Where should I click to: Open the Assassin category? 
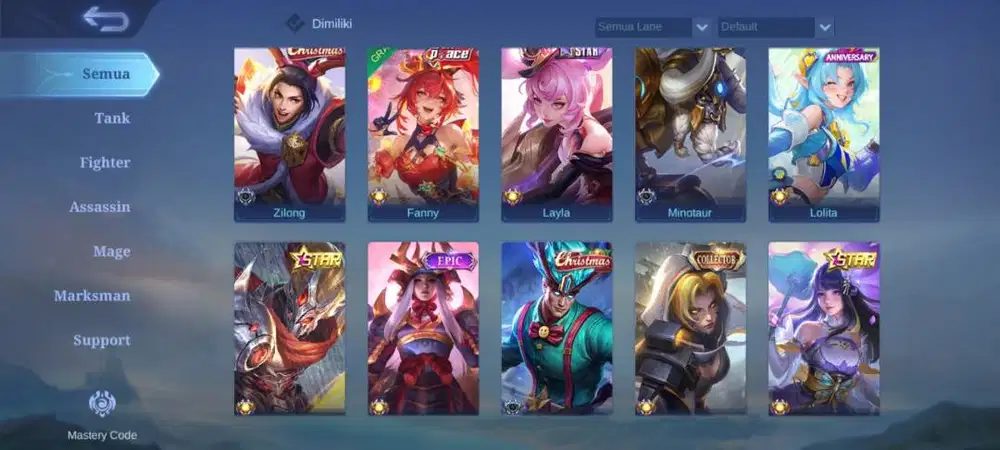point(100,207)
